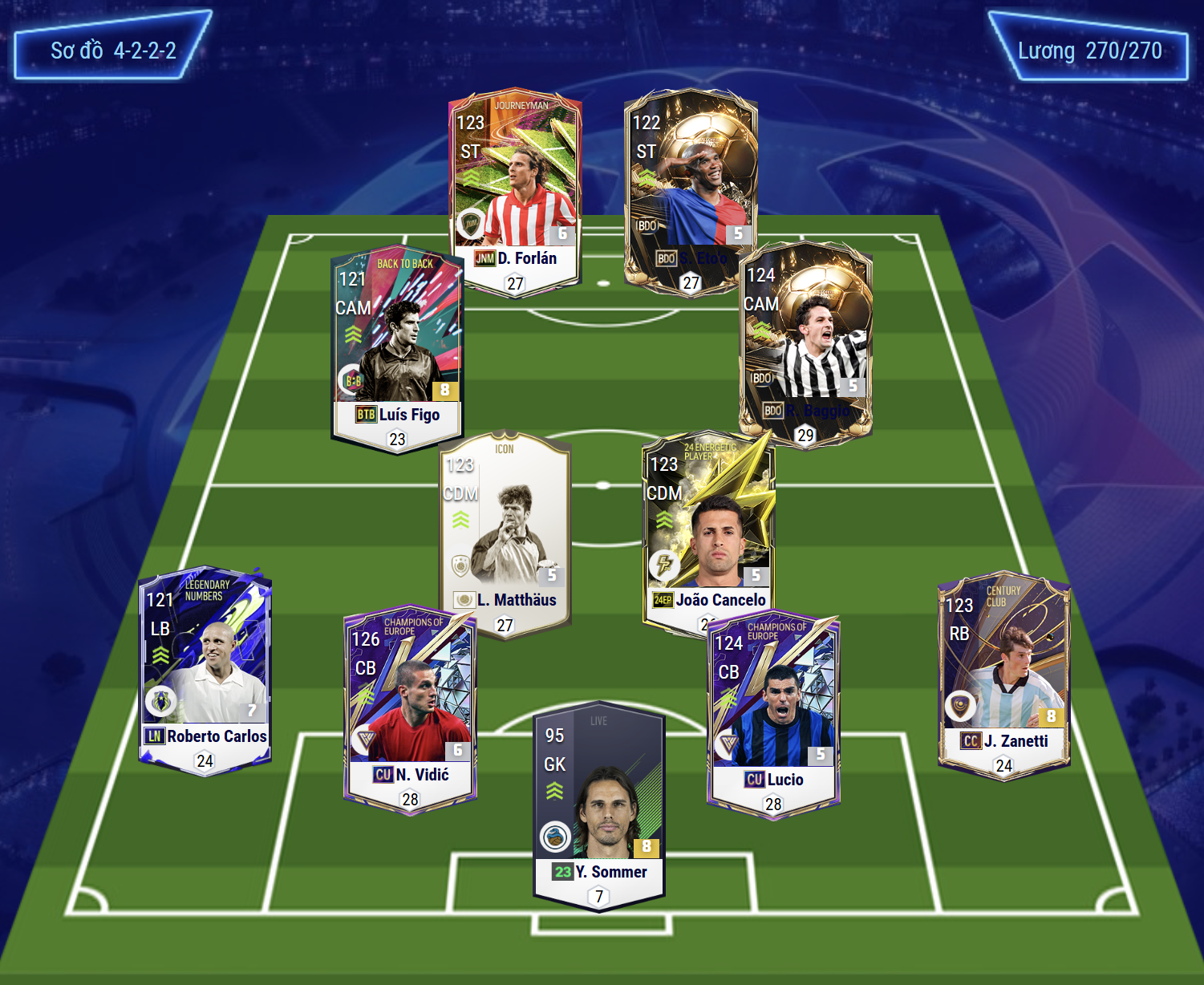The width and height of the screenshot is (1204, 985).
Task: Open the 4-2-2-2 formation panel
Action: tap(113, 50)
